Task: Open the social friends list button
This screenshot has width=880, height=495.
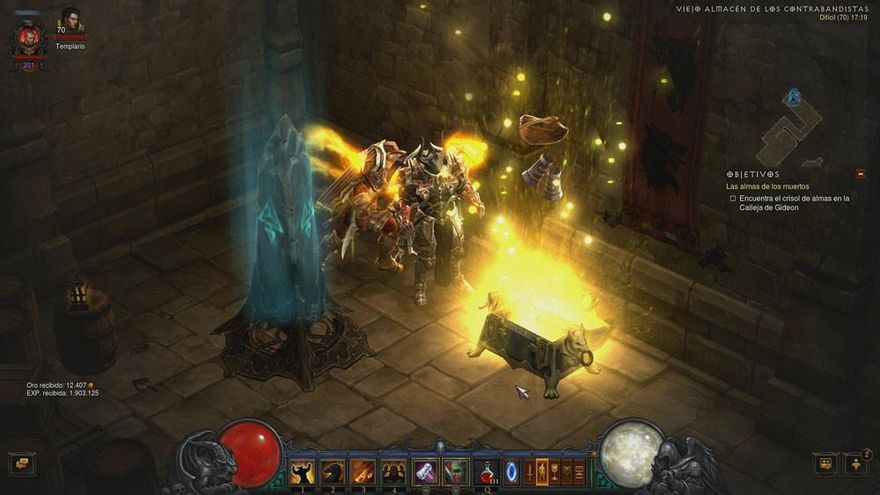Action: pyautogui.click(x=825, y=463)
